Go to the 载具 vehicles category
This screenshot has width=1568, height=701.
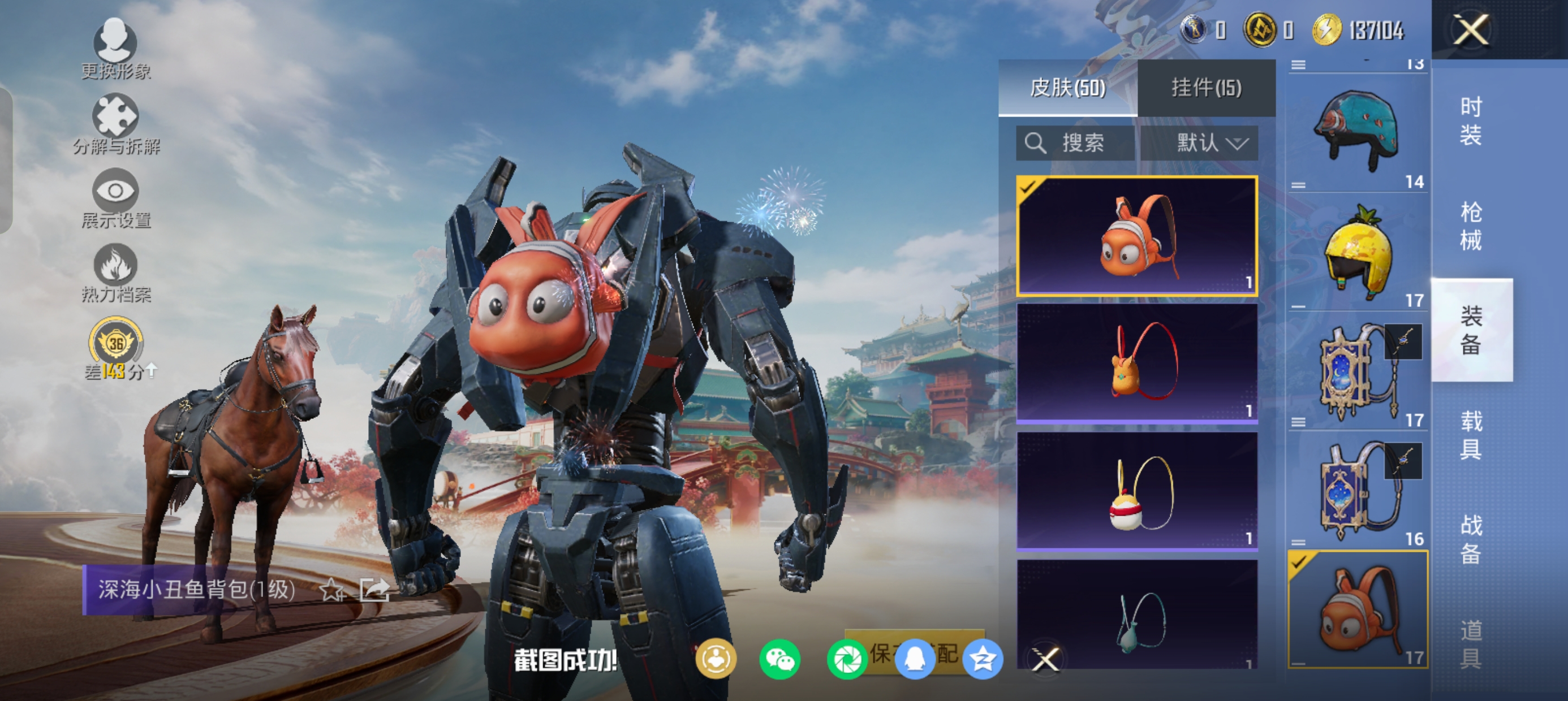point(1471,435)
